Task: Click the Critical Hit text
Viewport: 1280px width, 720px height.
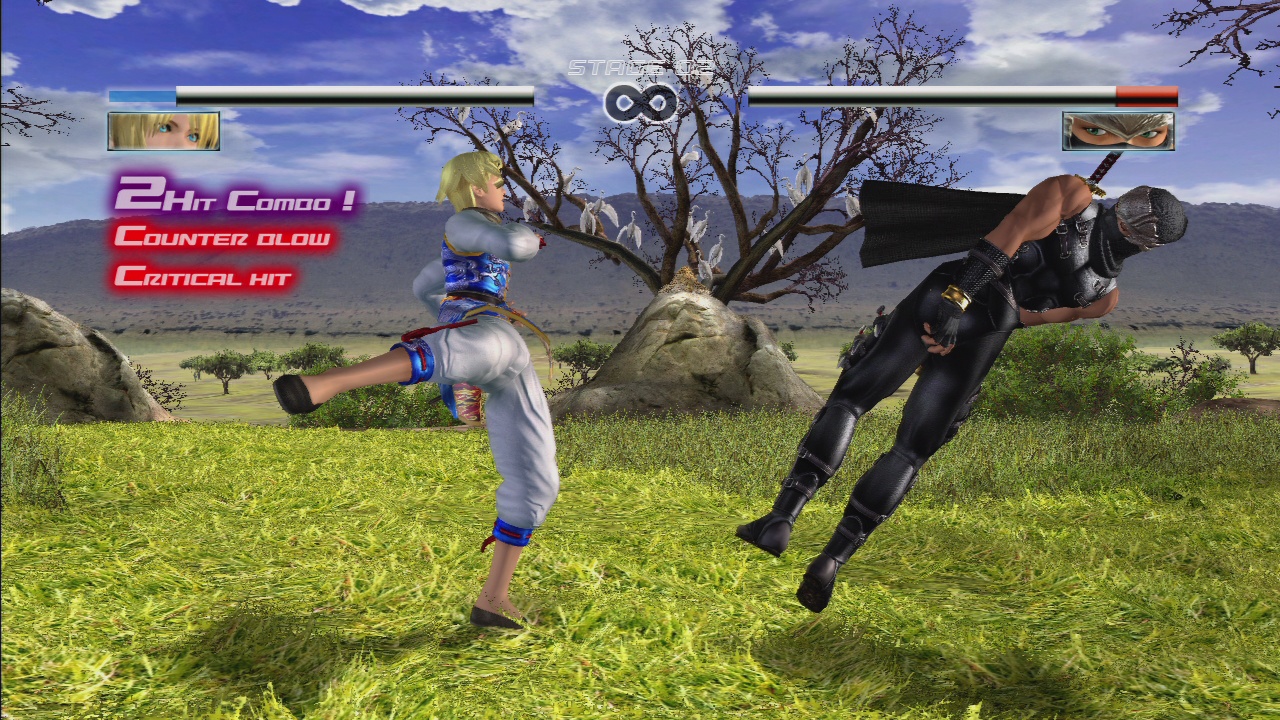Action: click(x=205, y=275)
